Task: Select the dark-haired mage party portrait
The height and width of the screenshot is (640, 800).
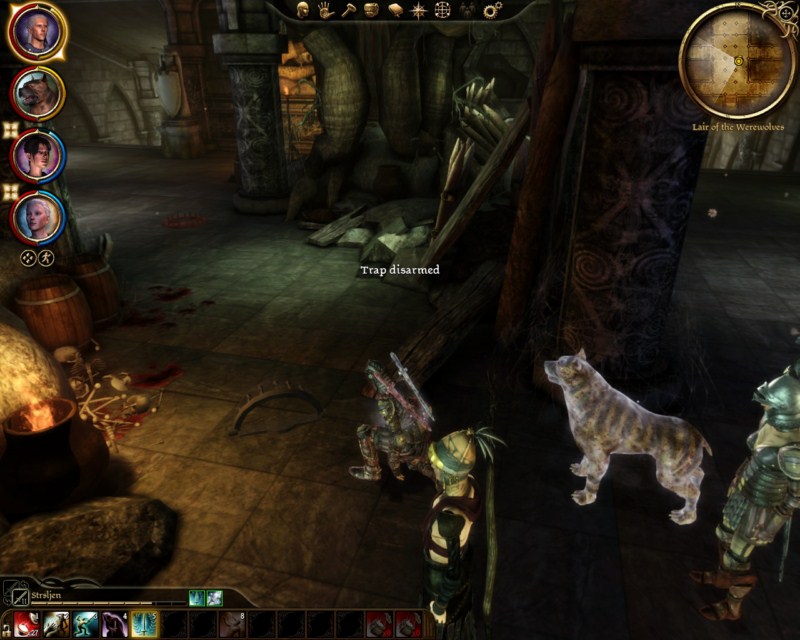Action: [38, 156]
